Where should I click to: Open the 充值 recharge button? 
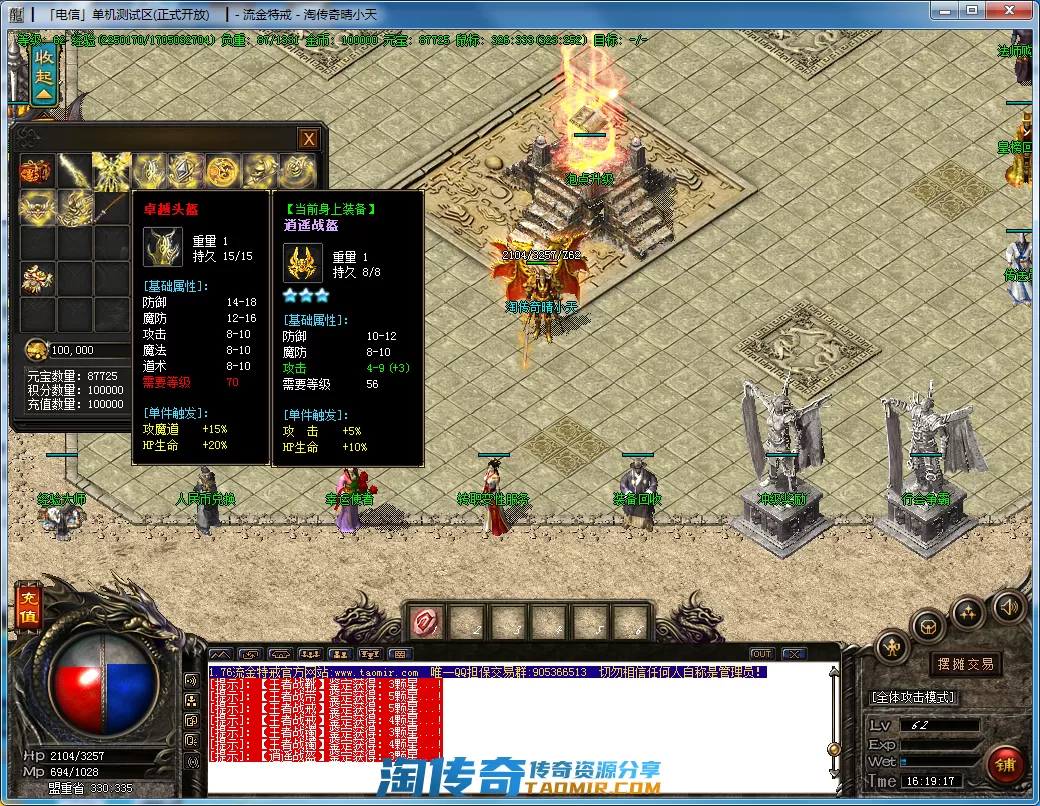pyautogui.click(x=27, y=606)
